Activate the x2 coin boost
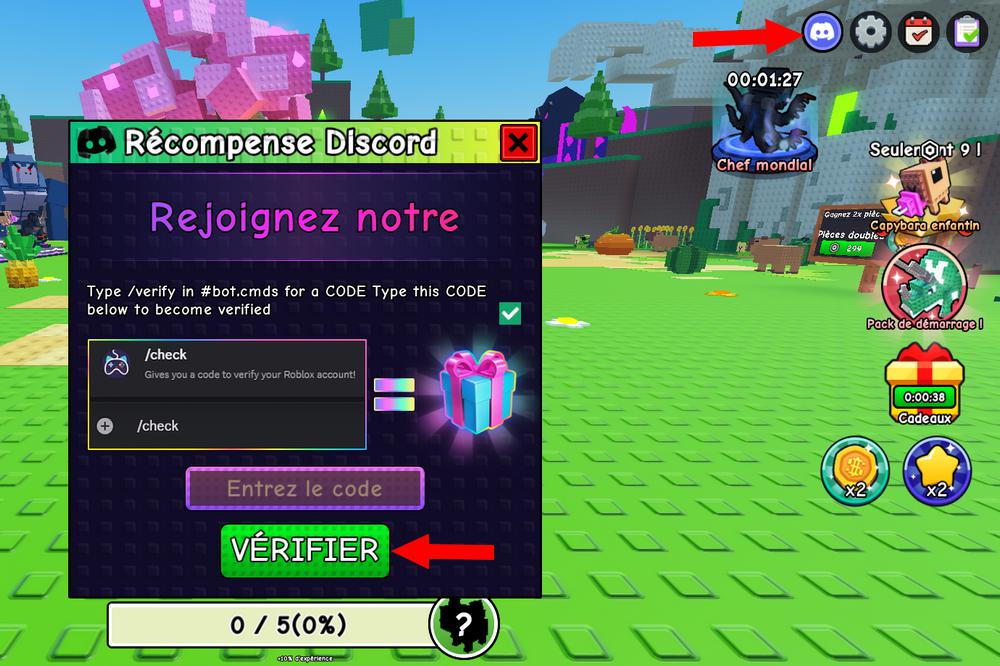 click(855, 470)
